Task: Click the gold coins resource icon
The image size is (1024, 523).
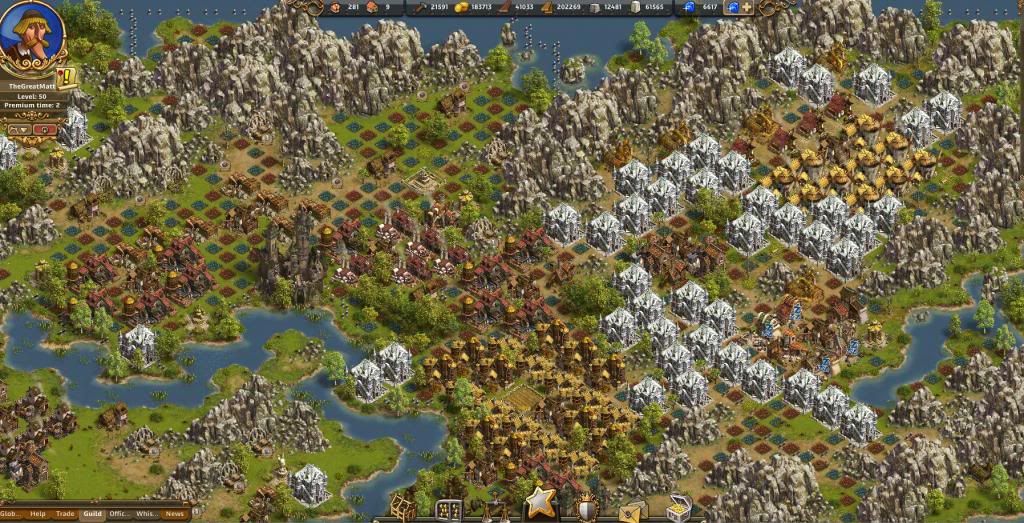Action: [461, 7]
